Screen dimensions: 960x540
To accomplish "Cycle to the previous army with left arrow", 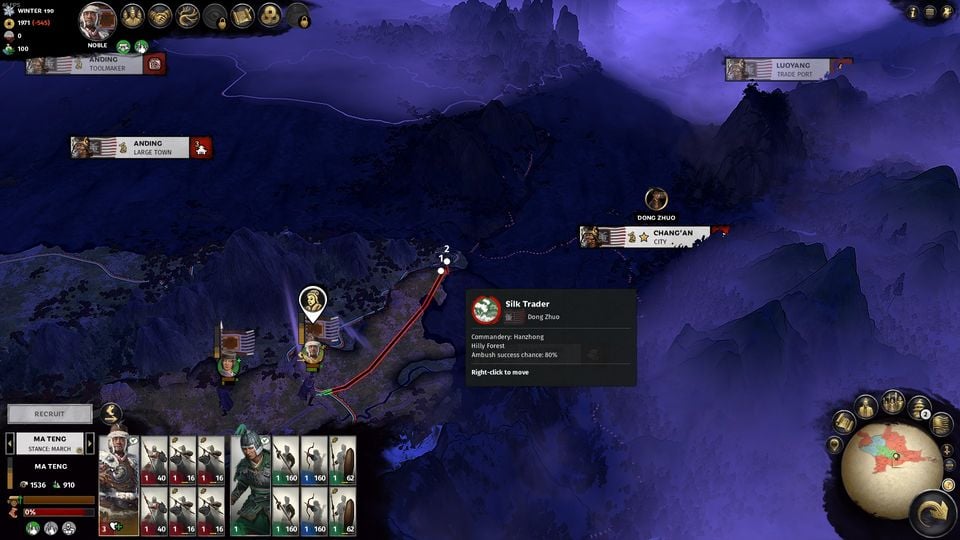I will 10,443.
